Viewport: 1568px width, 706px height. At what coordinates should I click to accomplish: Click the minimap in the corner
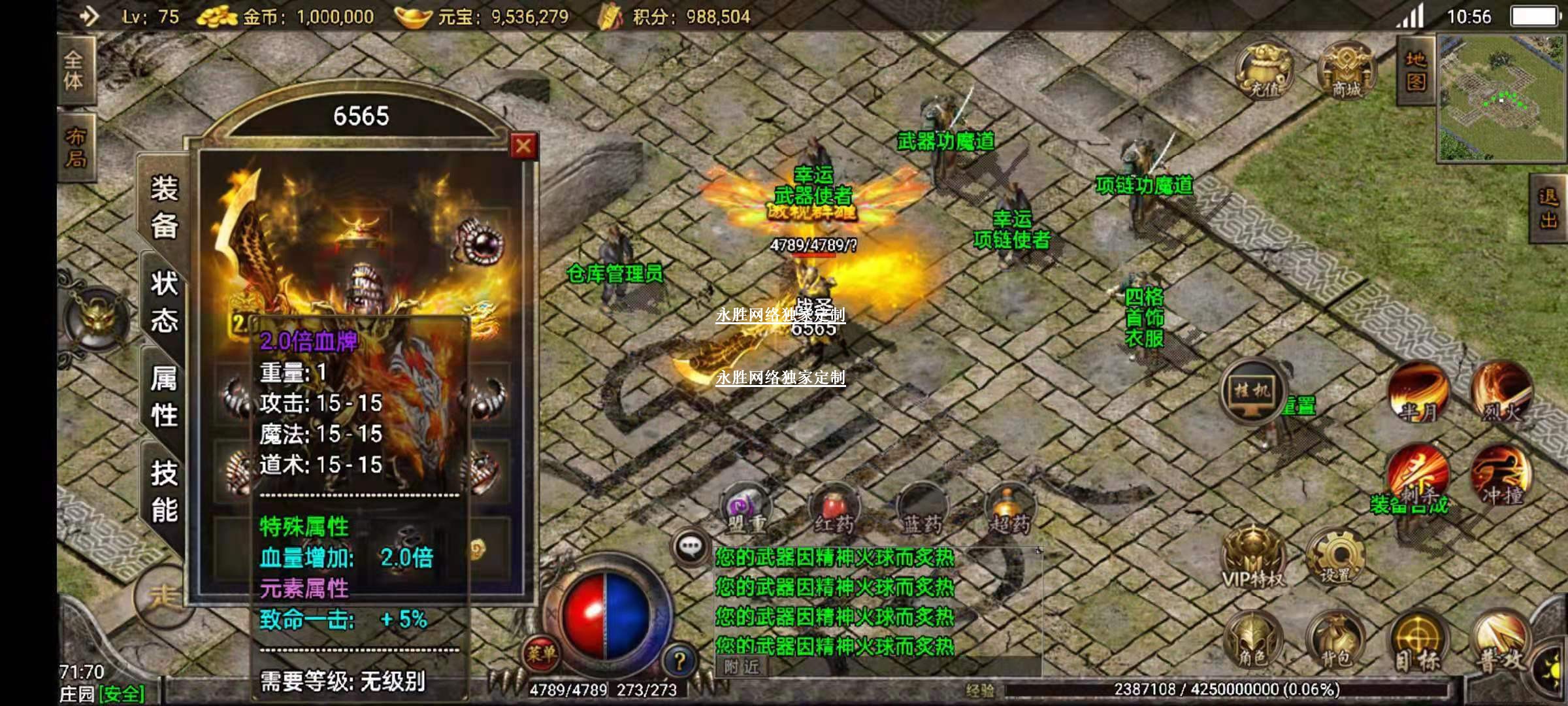point(1501,98)
